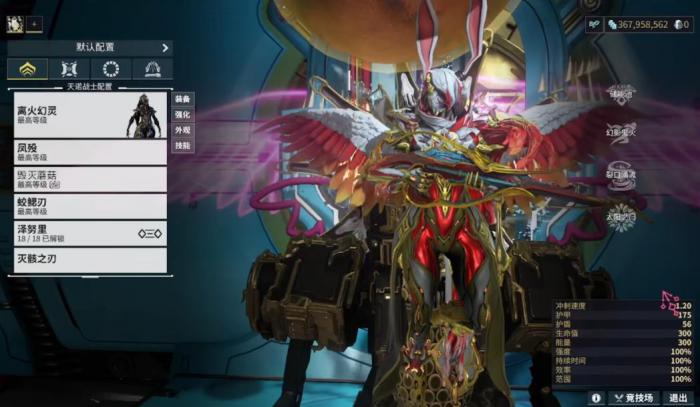Enter the 竞技场 arena
The image size is (700, 407).
coord(636,397)
